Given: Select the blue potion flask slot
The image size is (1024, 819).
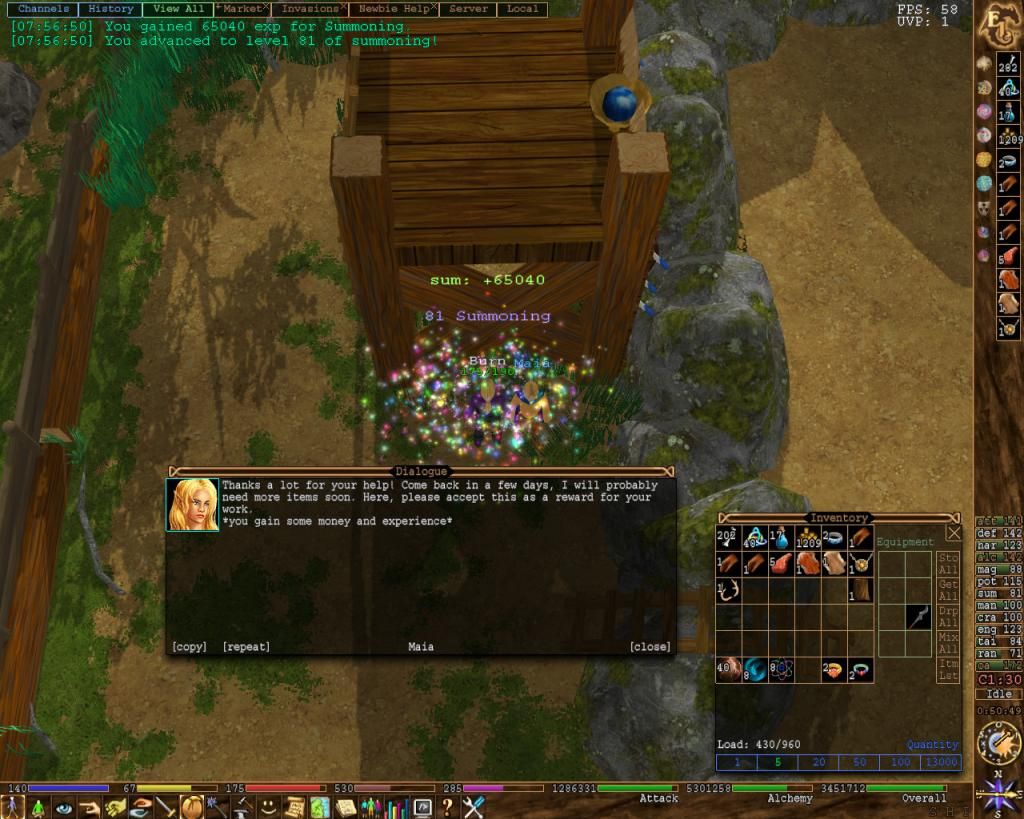Looking at the screenshot, I should (779, 538).
